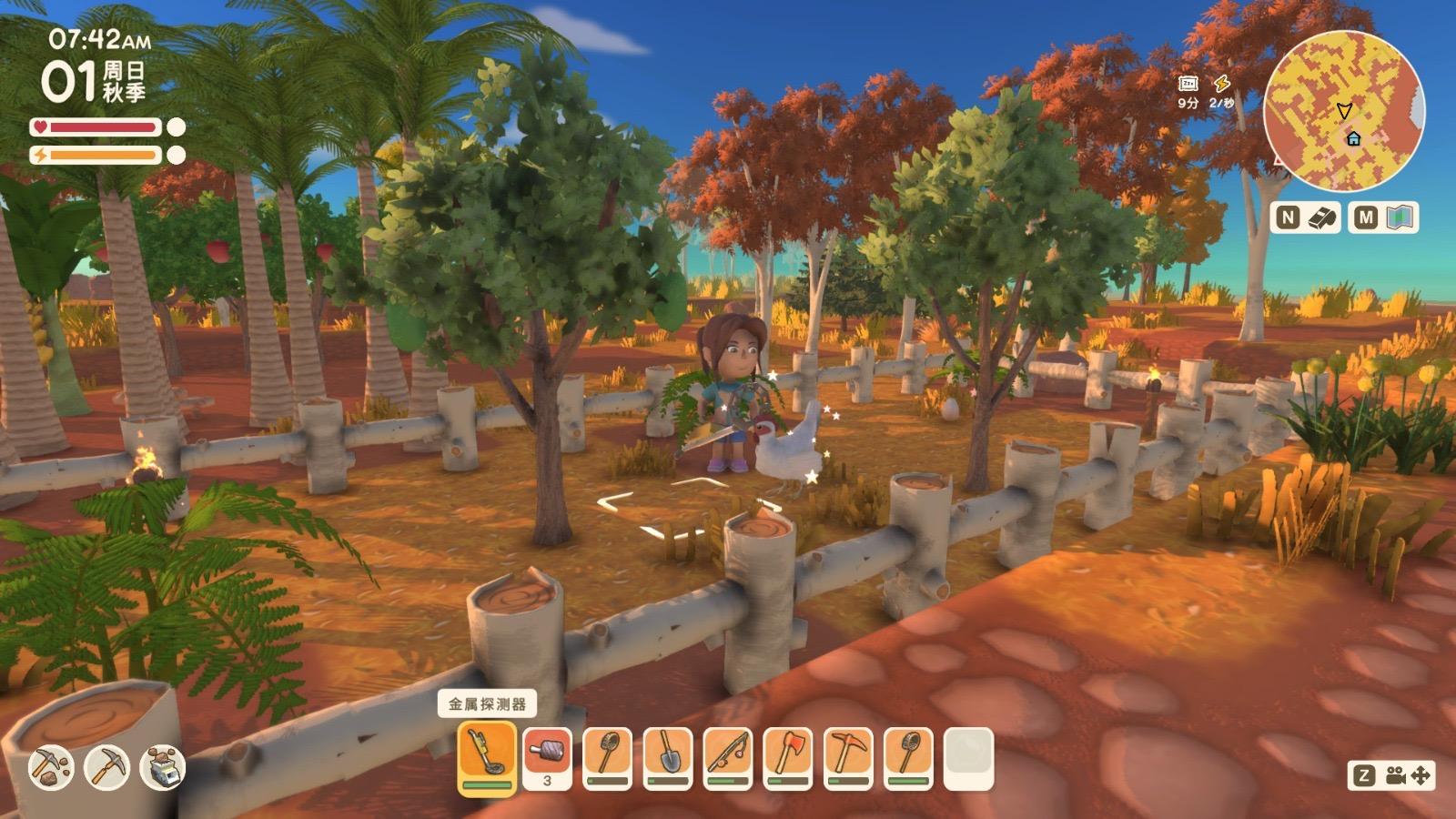Select the metal detector hotbar slot
This screenshot has height=819, width=1456.
487,758
